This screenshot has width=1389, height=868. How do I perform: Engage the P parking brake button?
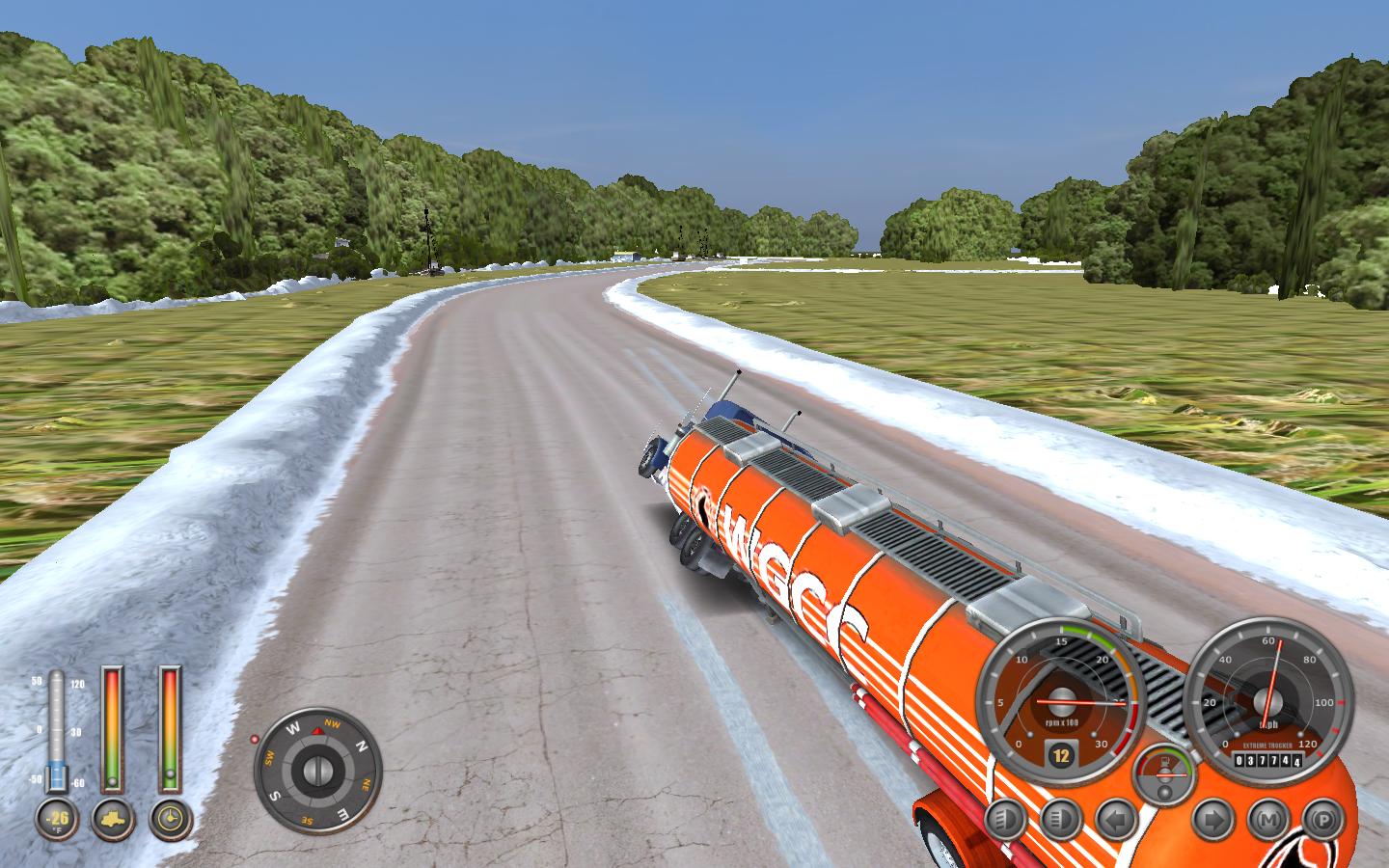1321,820
